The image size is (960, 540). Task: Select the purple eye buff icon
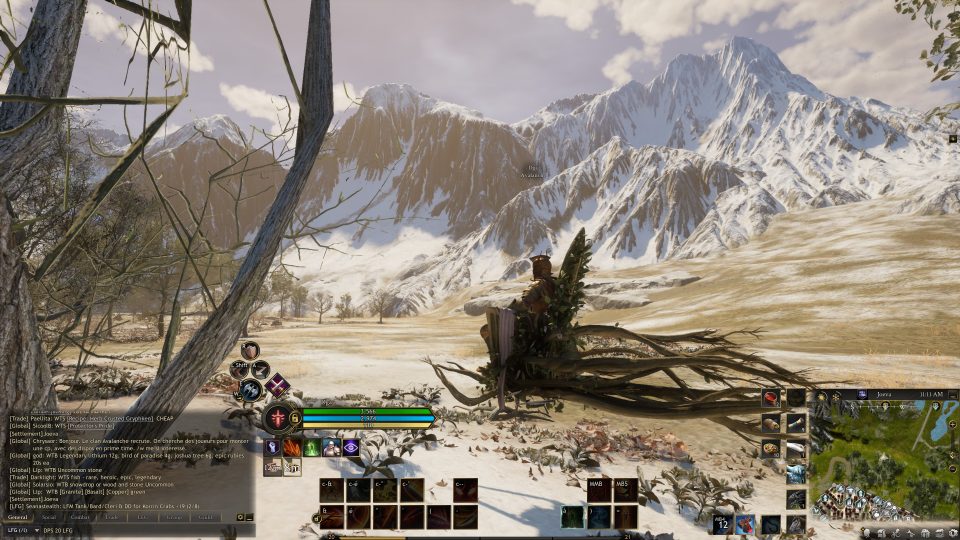[351, 447]
